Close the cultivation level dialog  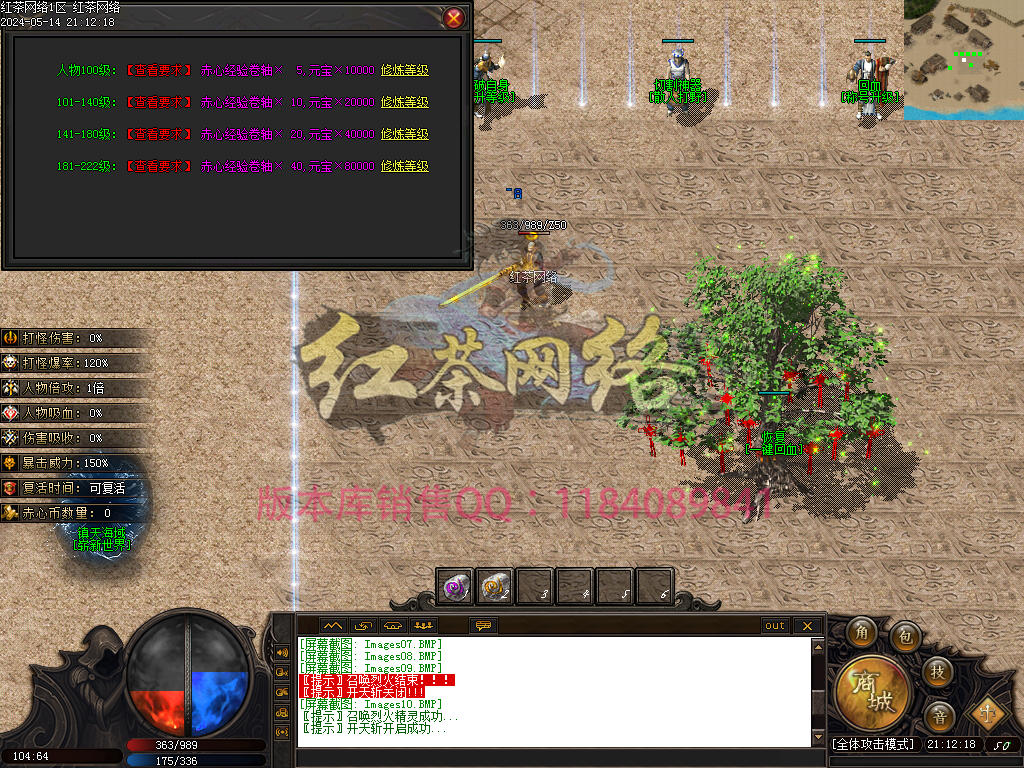point(454,18)
